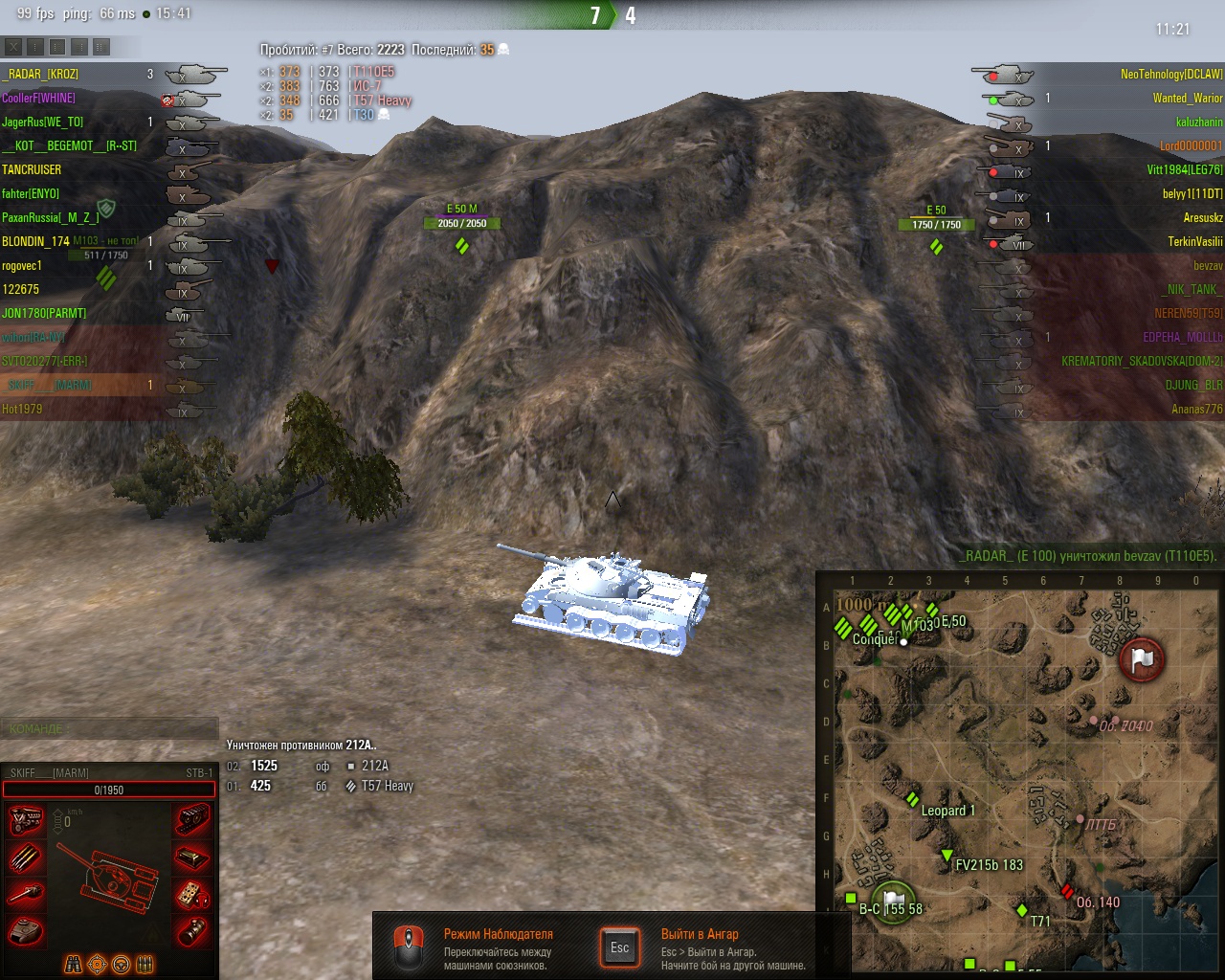This screenshot has height=980, width=1225.
Task: Click the turret module icon
Action: [26, 929]
